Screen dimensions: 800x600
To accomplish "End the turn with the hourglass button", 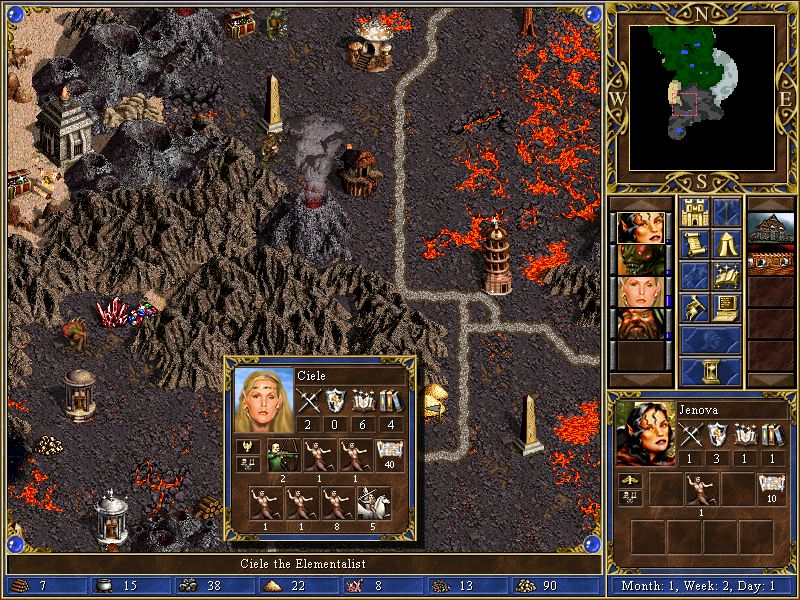I will 711,371.
